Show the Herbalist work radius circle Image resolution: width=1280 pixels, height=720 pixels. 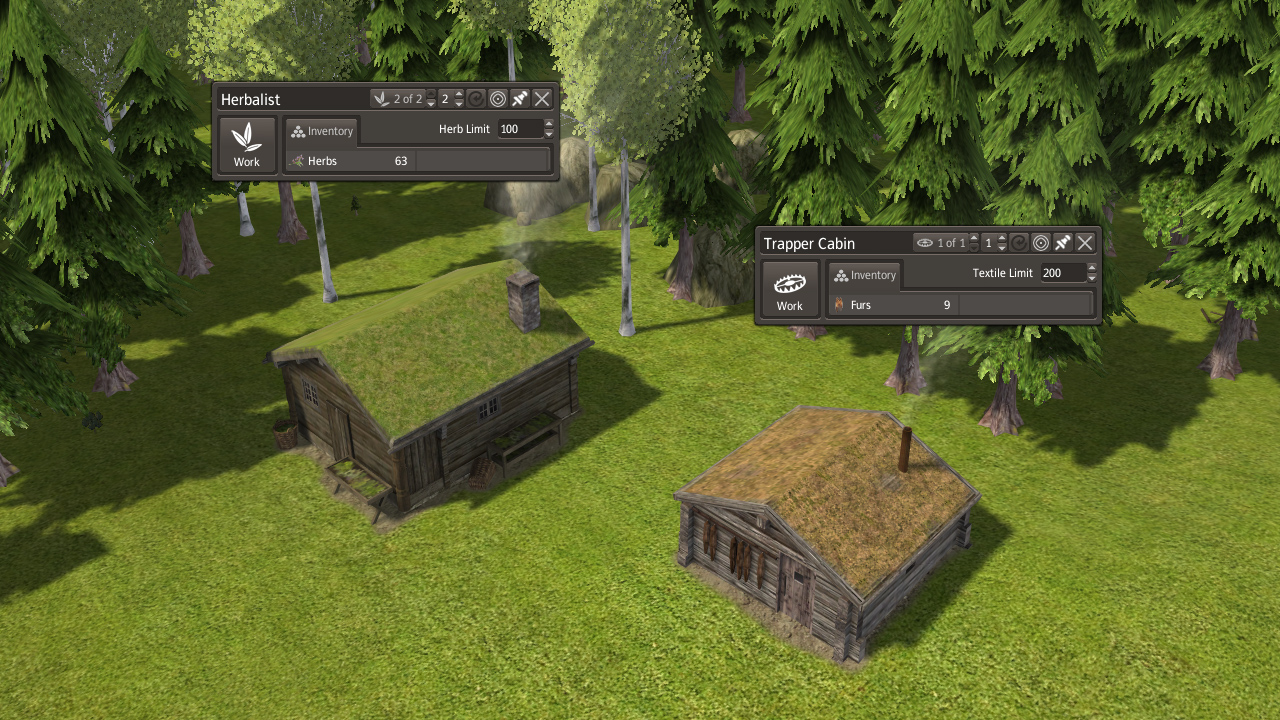498,99
